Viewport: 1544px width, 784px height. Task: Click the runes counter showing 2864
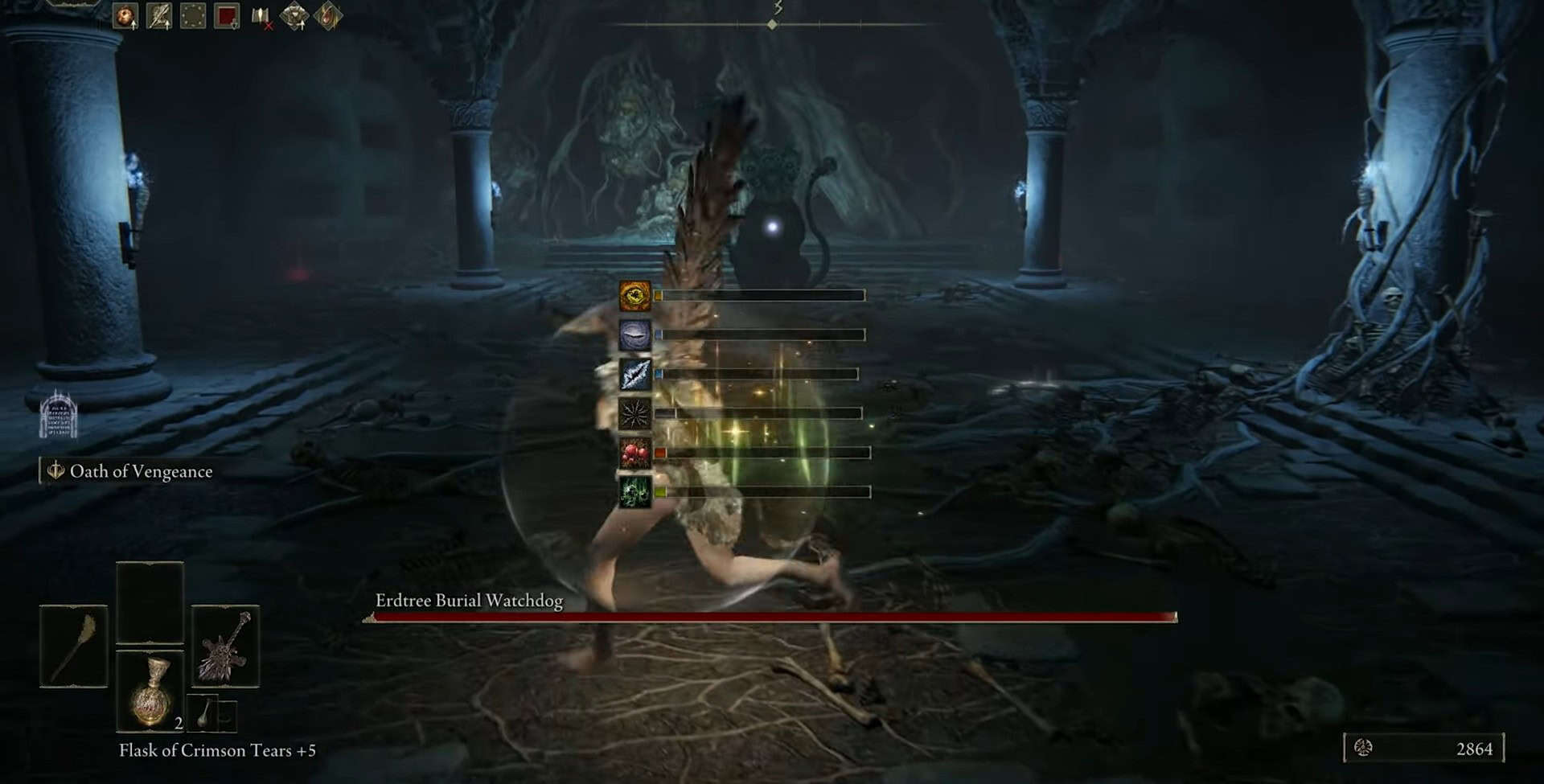coord(1423,749)
